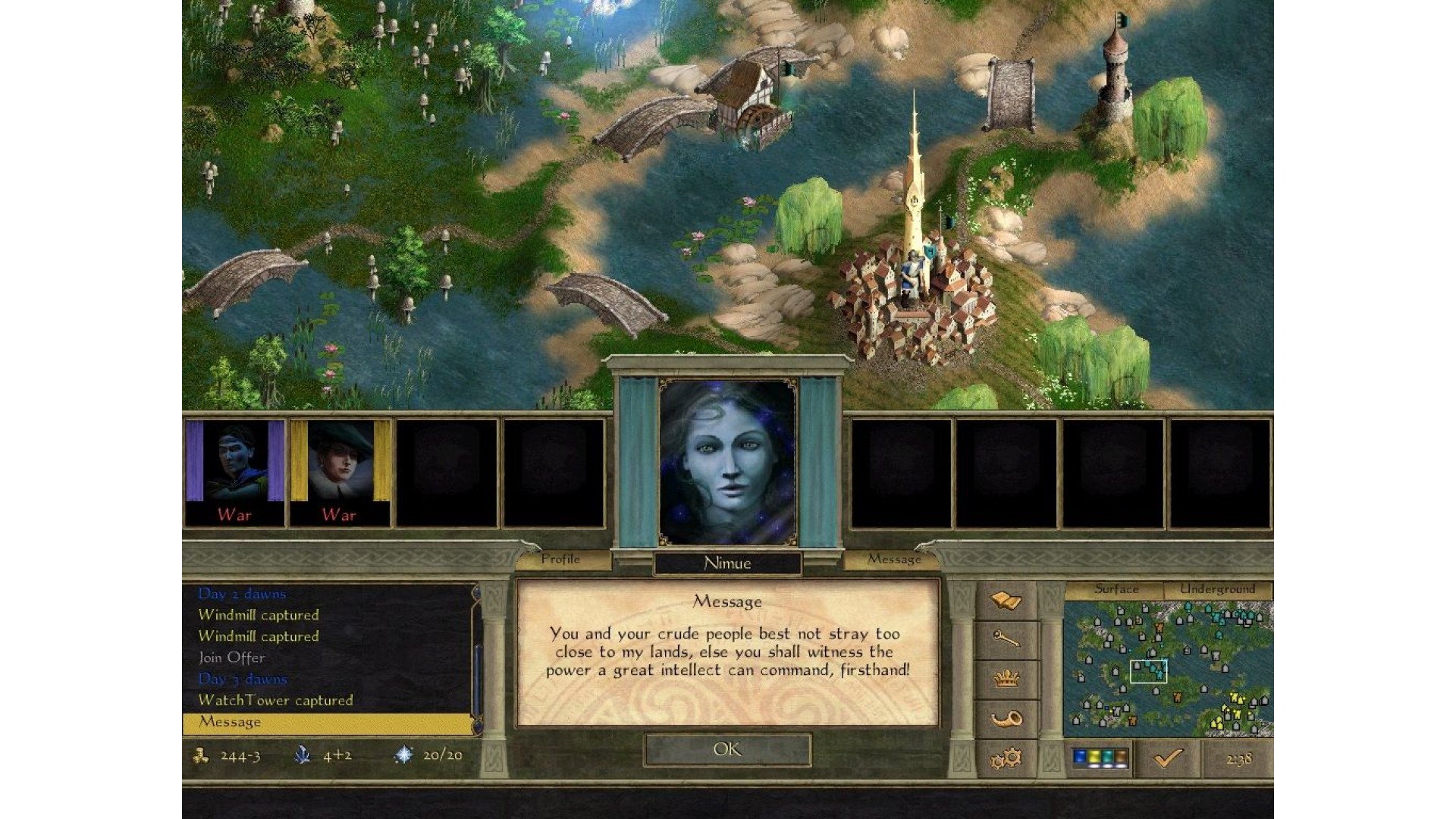The width and height of the screenshot is (1456, 819).
Task: Select the highlighted Message log entry
Action: (230, 722)
